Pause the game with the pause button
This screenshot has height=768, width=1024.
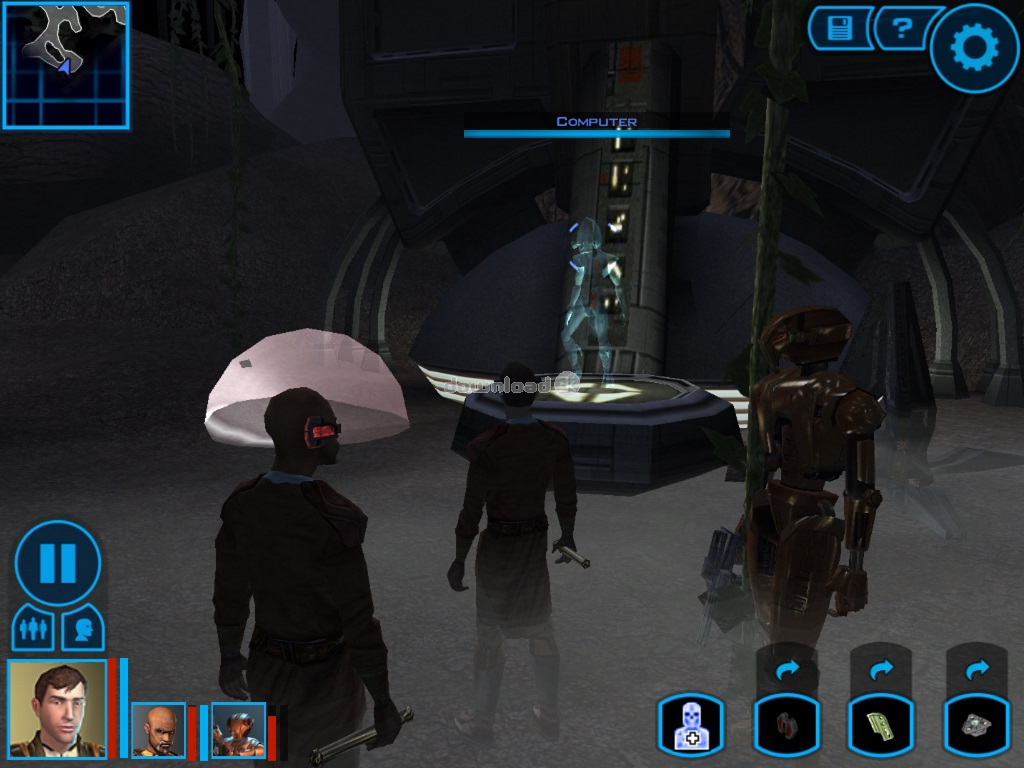[58, 563]
